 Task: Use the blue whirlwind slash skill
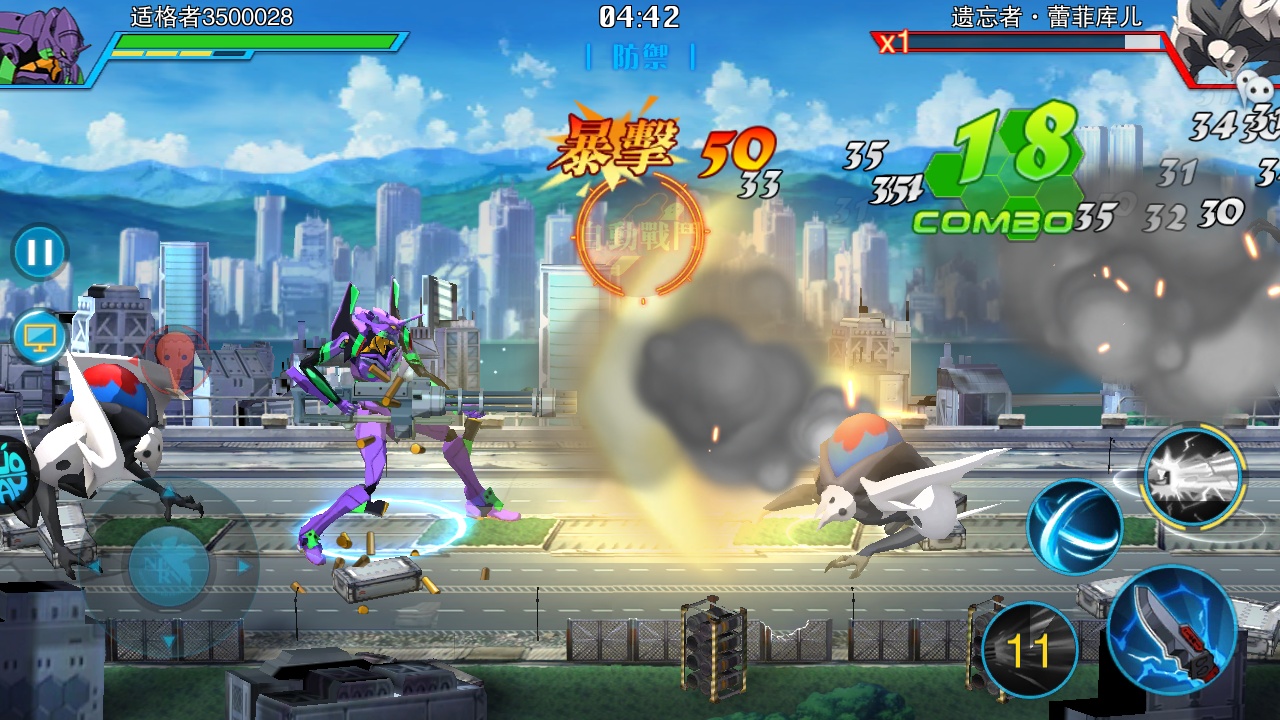[1075, 526]
